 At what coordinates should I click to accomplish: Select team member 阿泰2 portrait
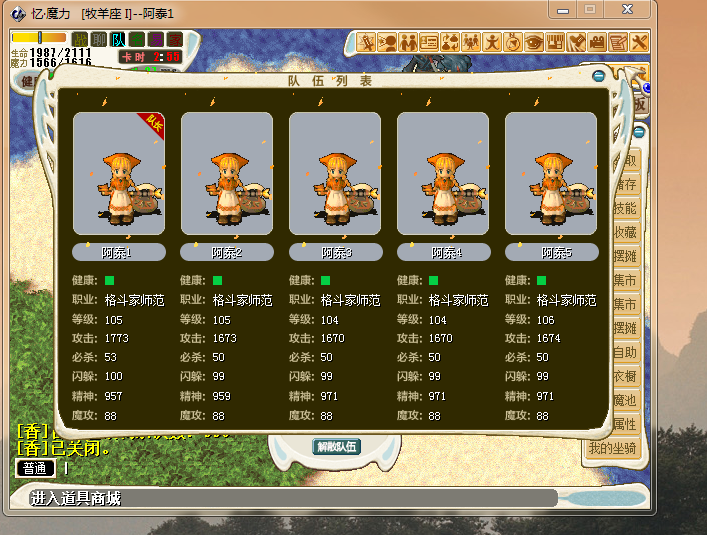click(x=226, y=174)
